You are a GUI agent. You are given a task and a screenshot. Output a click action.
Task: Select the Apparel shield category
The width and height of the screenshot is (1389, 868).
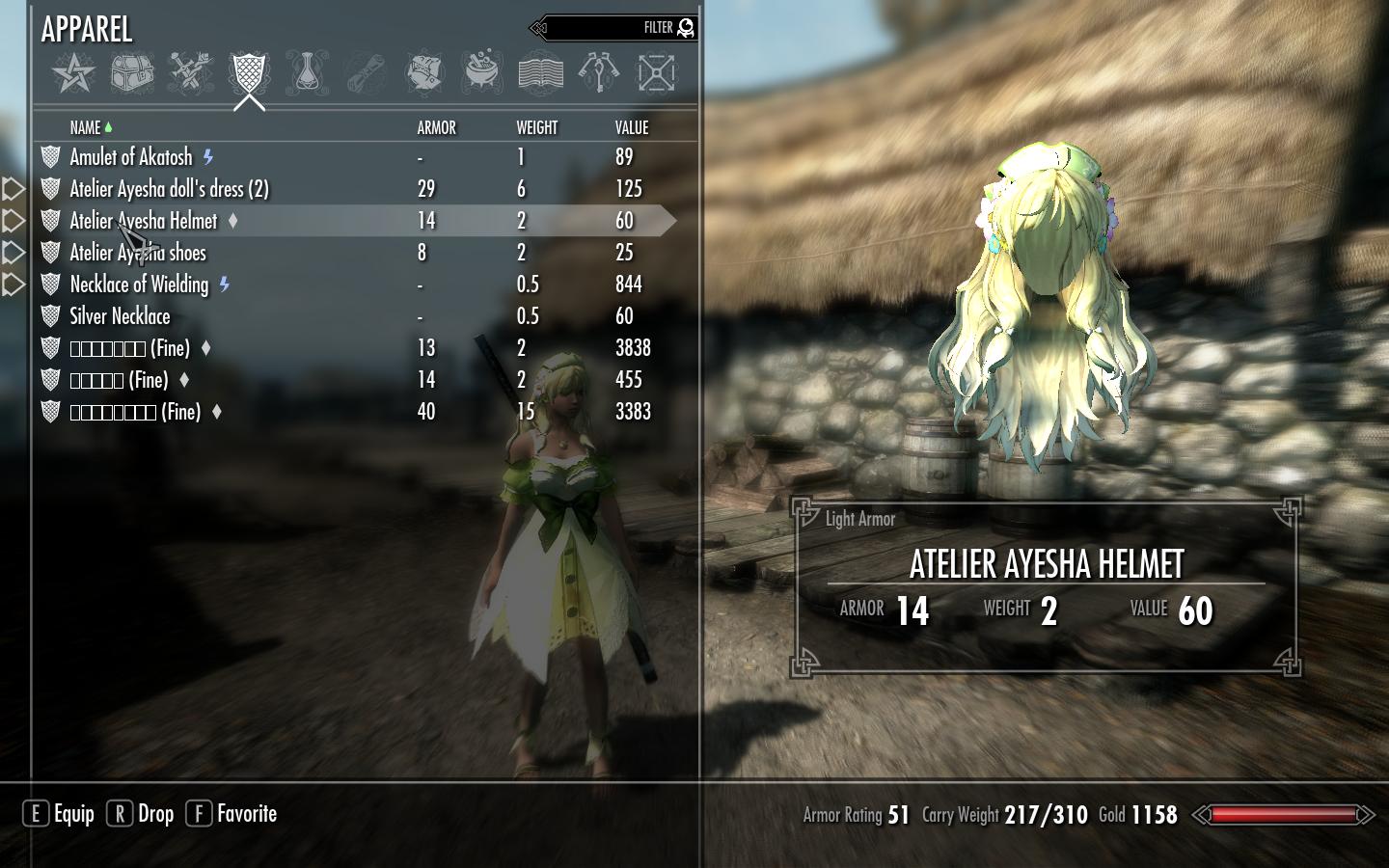(248, 73)
